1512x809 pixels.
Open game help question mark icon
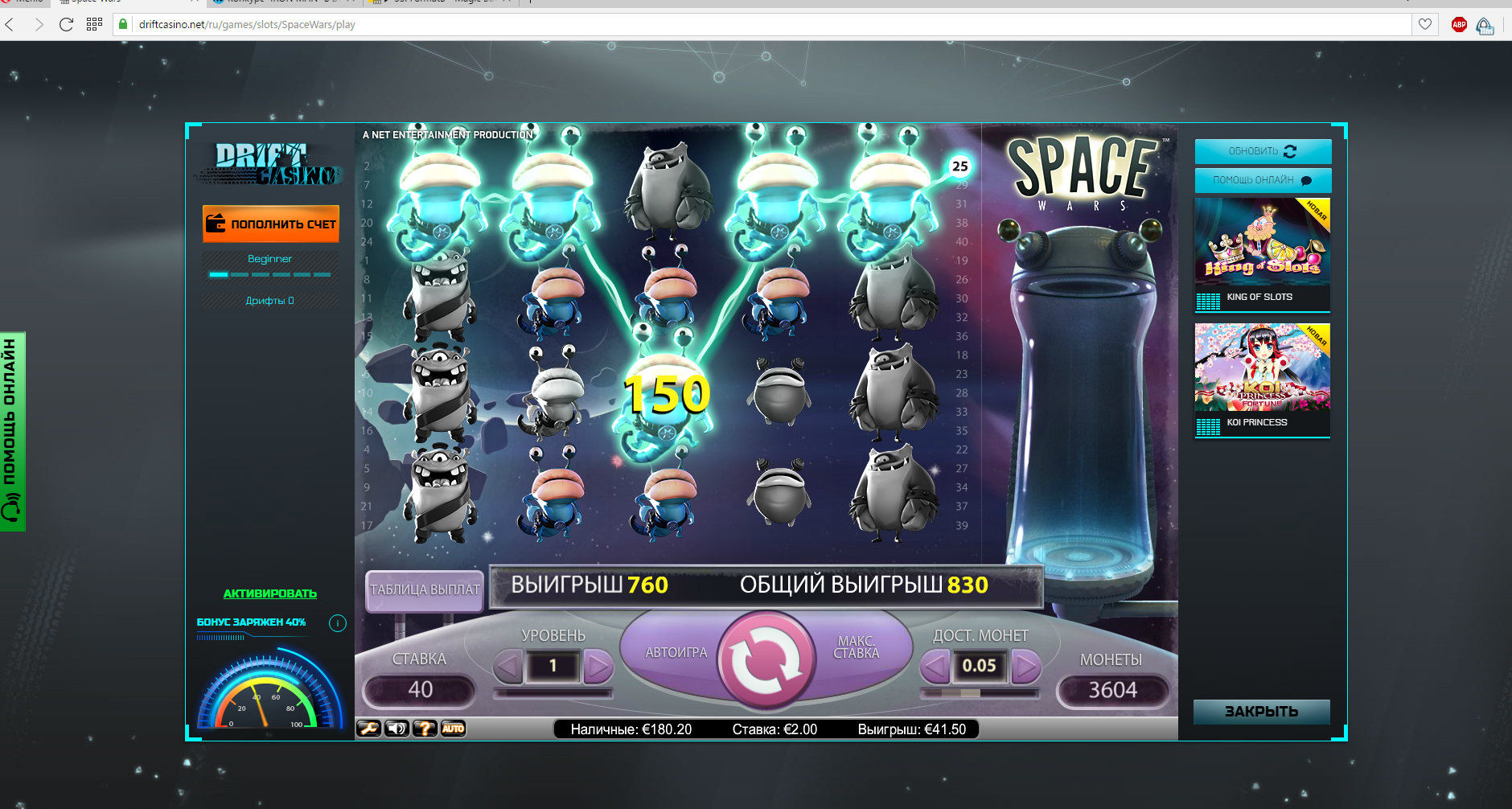click(425, 729)
